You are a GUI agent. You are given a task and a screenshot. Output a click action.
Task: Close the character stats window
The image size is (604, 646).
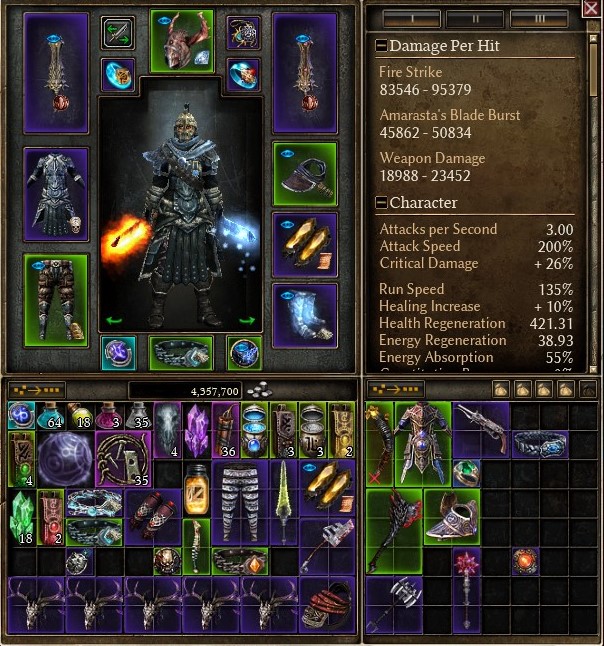click(x=590, y=9)
